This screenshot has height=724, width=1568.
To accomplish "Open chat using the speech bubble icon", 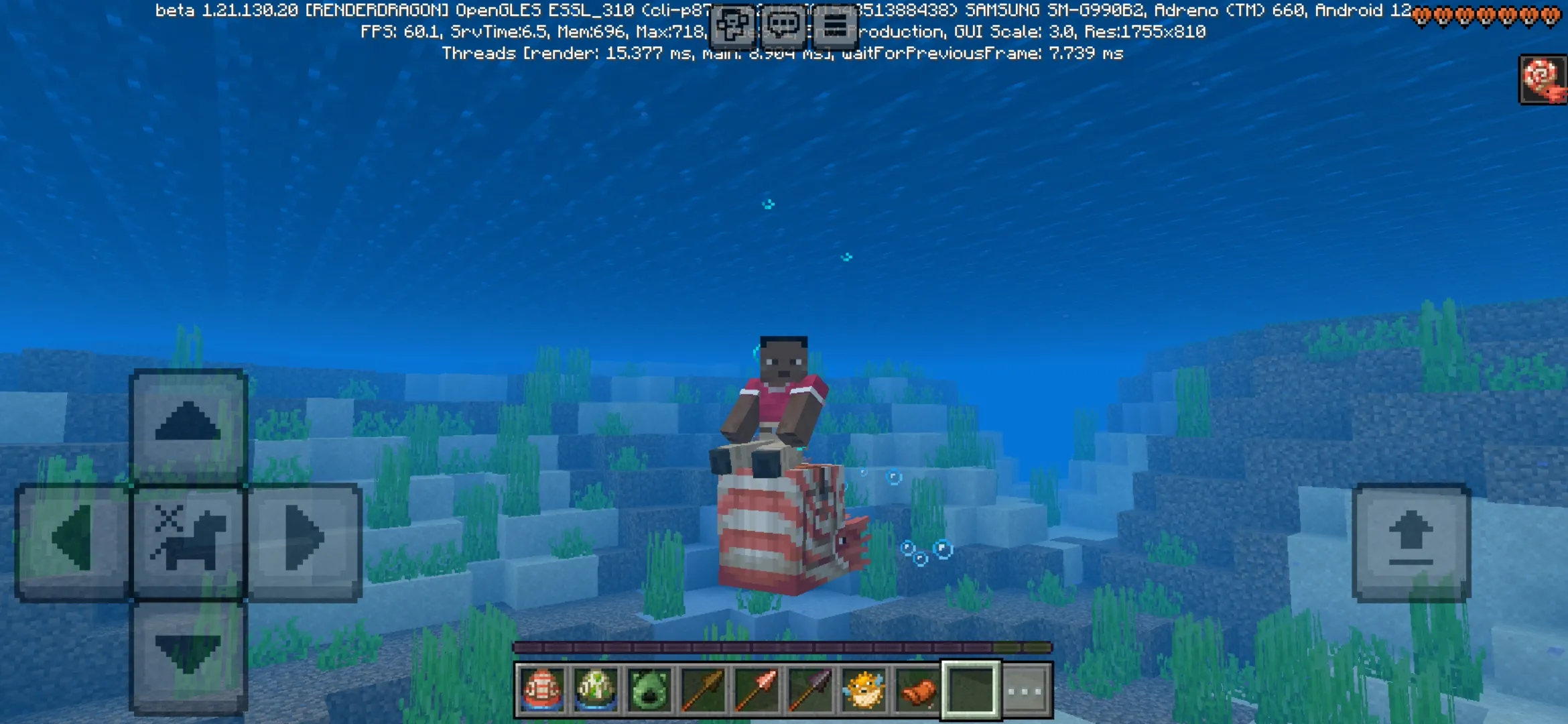I will coord(784,23).
